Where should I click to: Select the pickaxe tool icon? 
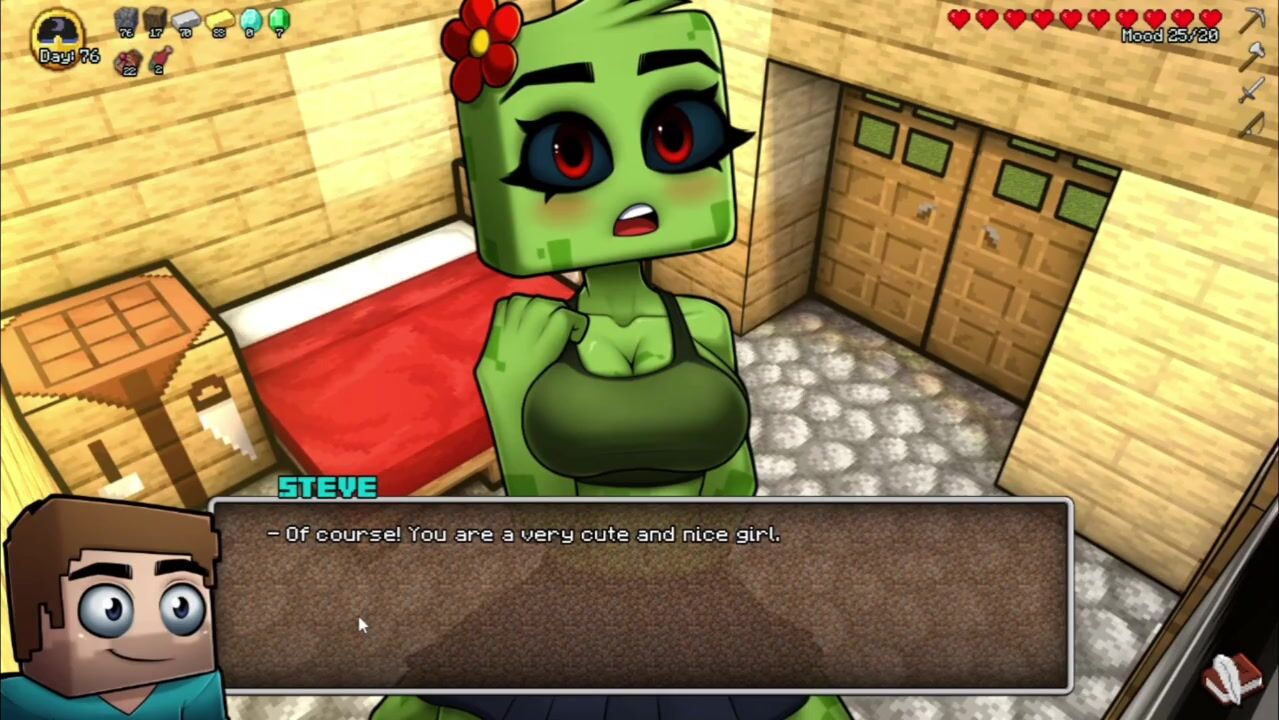point(1253,19)
